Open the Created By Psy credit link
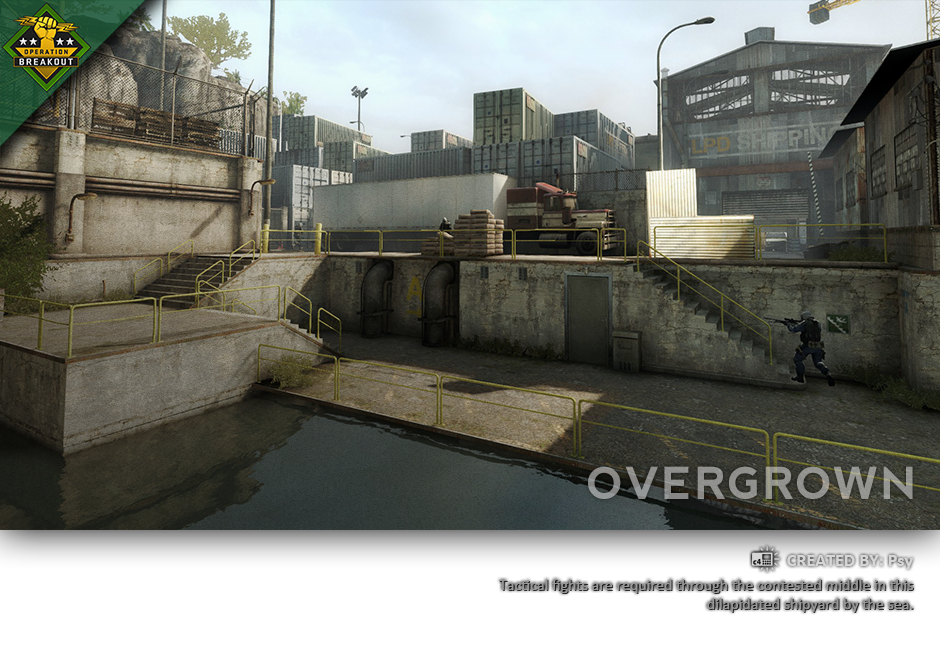 849,561
